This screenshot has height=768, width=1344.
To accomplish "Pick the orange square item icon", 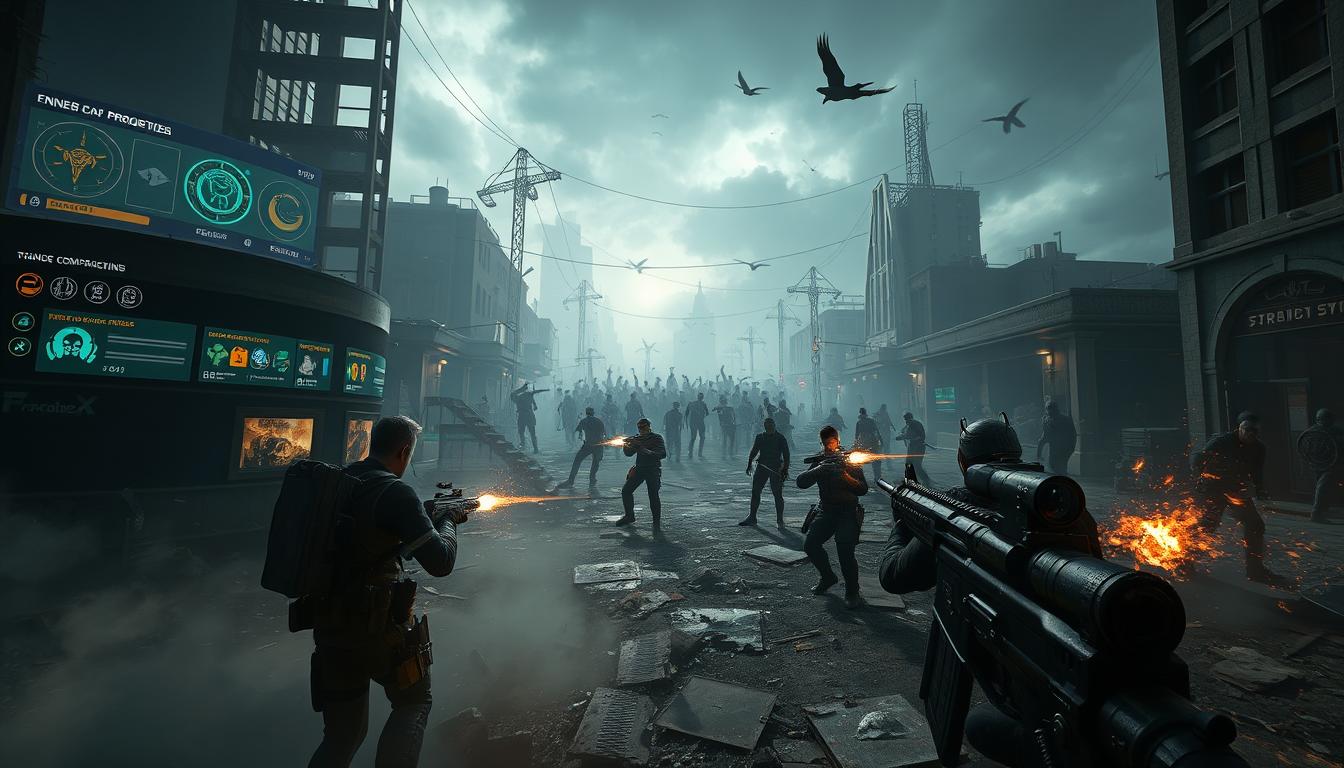I will pyautogui.click(x=239, y=357).
